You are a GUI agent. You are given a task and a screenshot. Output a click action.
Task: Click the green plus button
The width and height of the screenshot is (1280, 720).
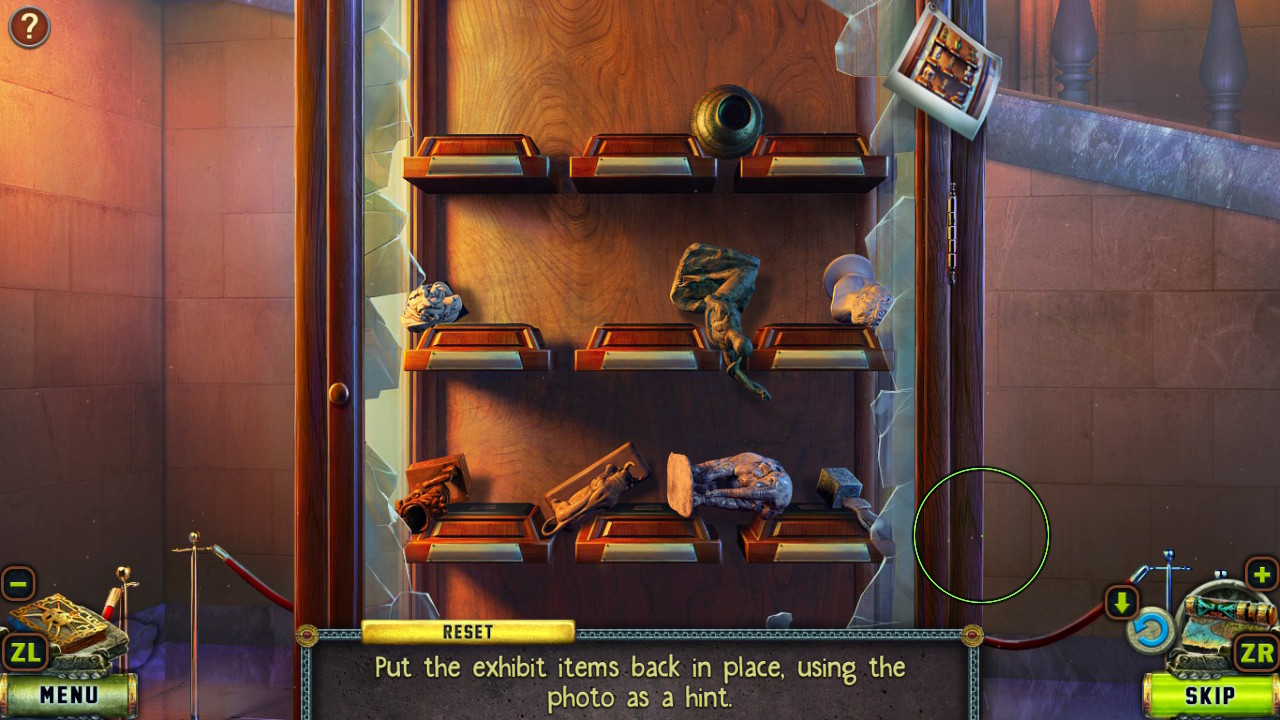1261,575
